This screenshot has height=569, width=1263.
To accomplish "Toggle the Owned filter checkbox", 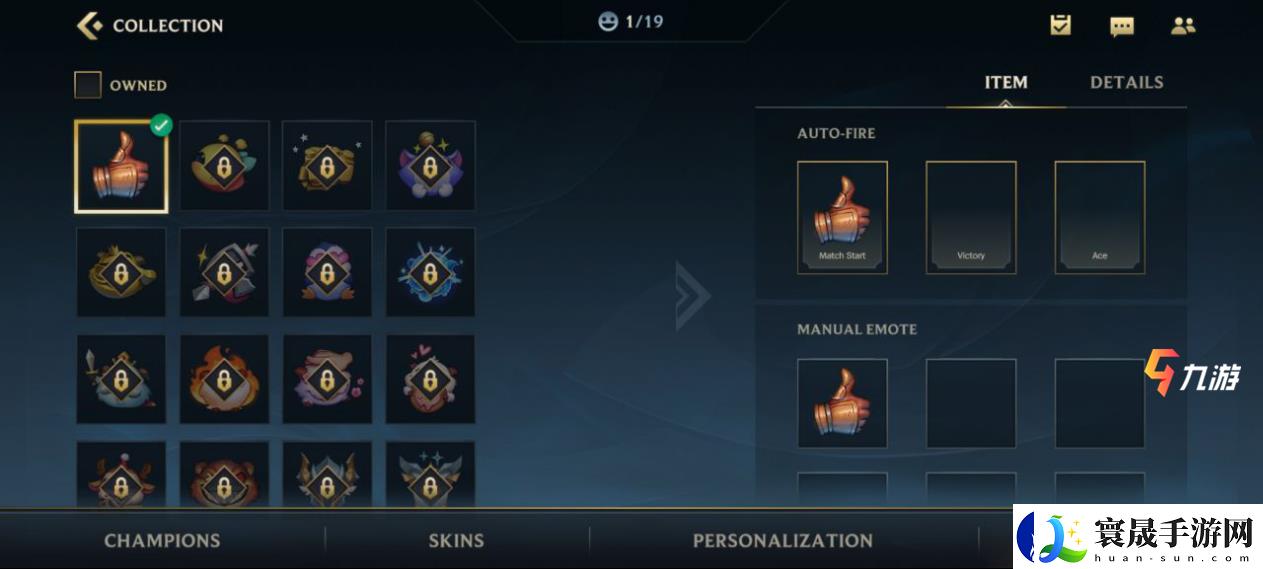I will coord(88,85).
